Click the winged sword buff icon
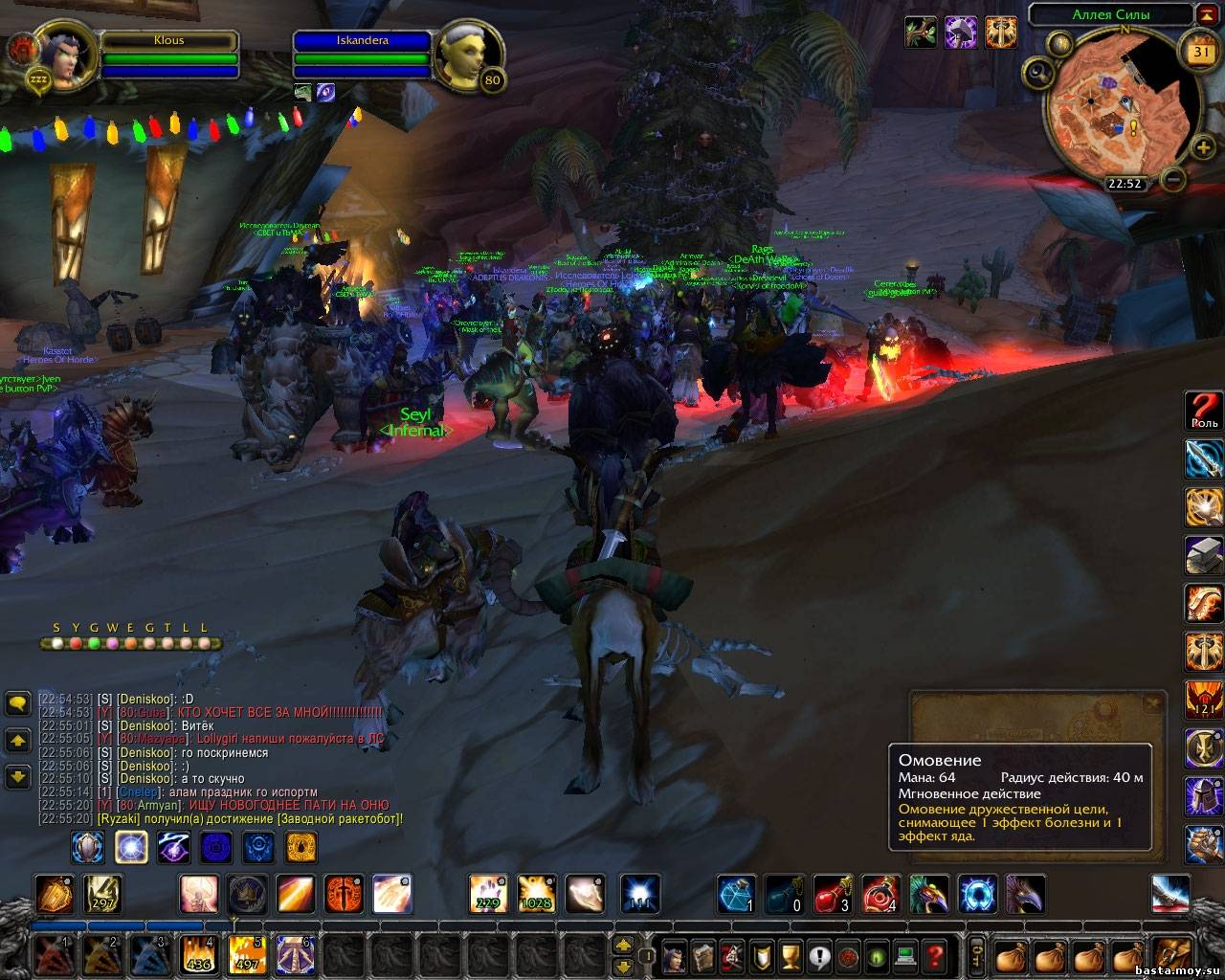The image size is (1225, 980). coord(1000,33)
